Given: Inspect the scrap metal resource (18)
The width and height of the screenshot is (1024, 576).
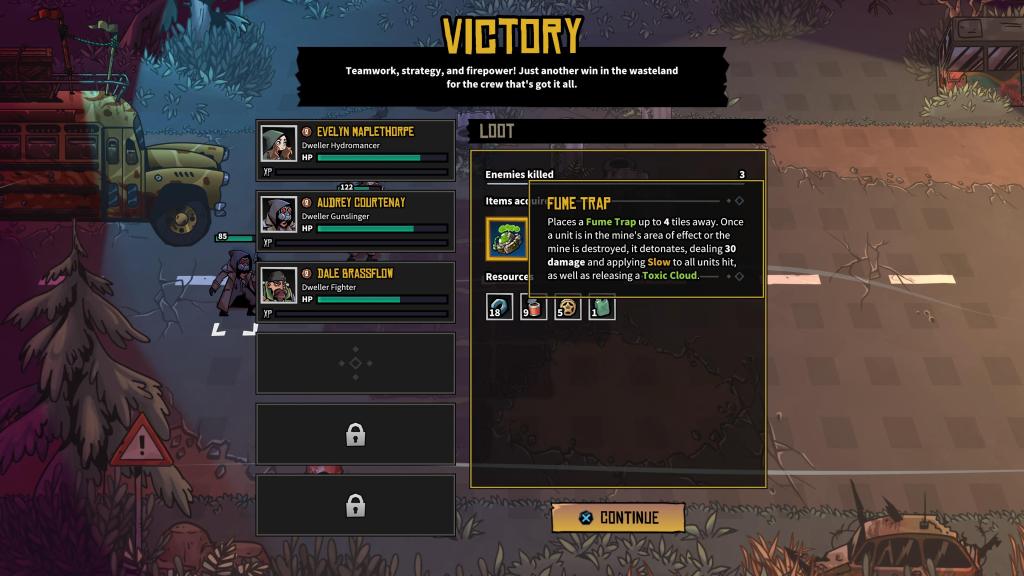Looking at the screenshot, I should (x=500, y=307).
